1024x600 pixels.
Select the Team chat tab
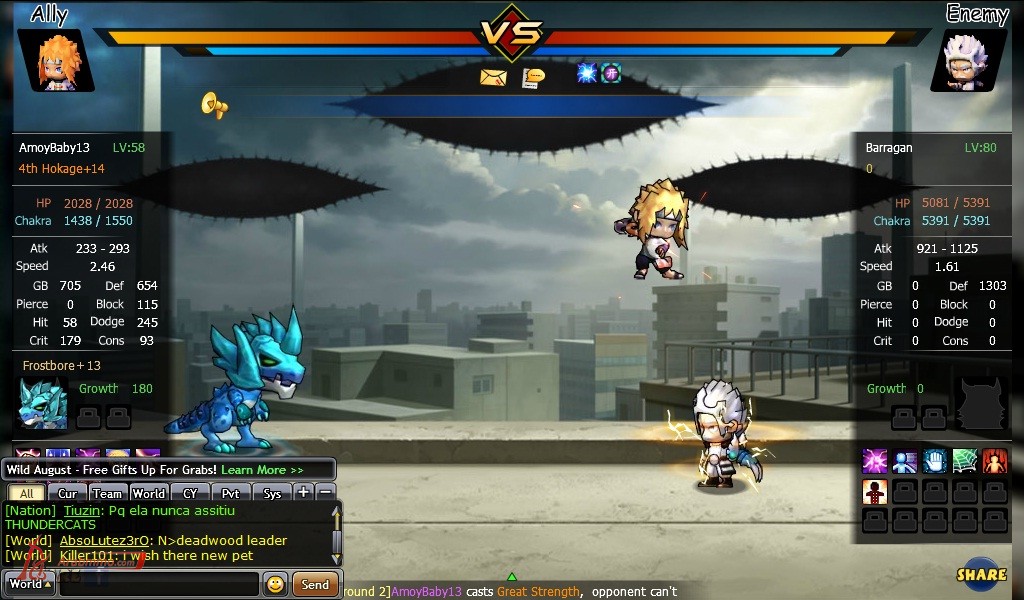(x=106, y=493)
